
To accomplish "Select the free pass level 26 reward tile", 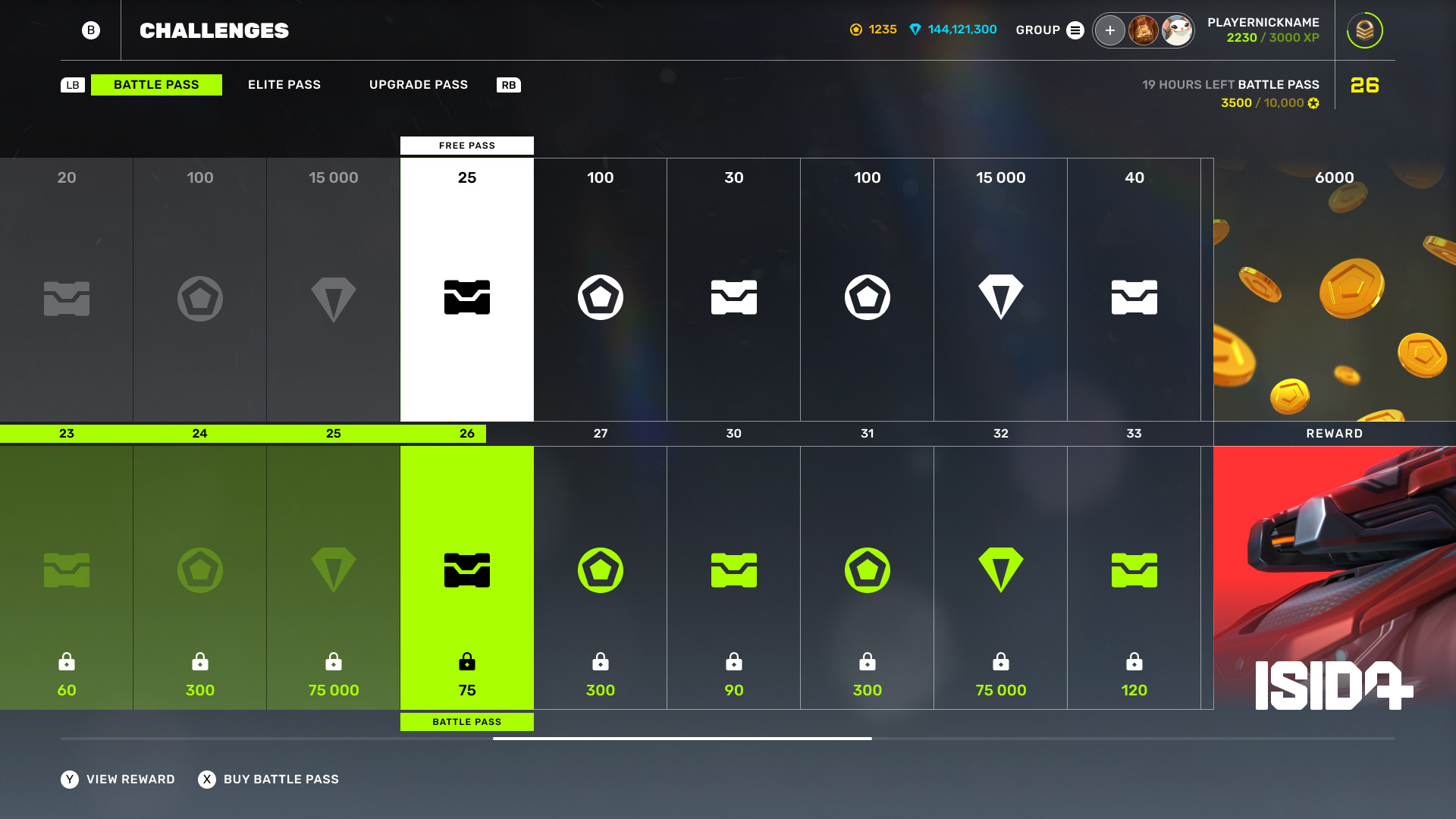I will (x=467, y=290).
